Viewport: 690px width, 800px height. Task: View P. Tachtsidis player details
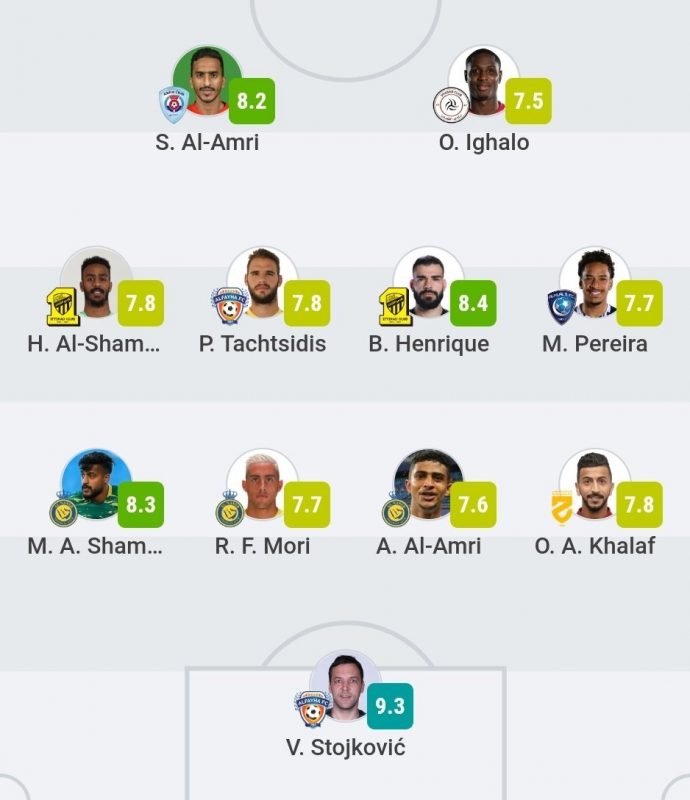(262, 284)
